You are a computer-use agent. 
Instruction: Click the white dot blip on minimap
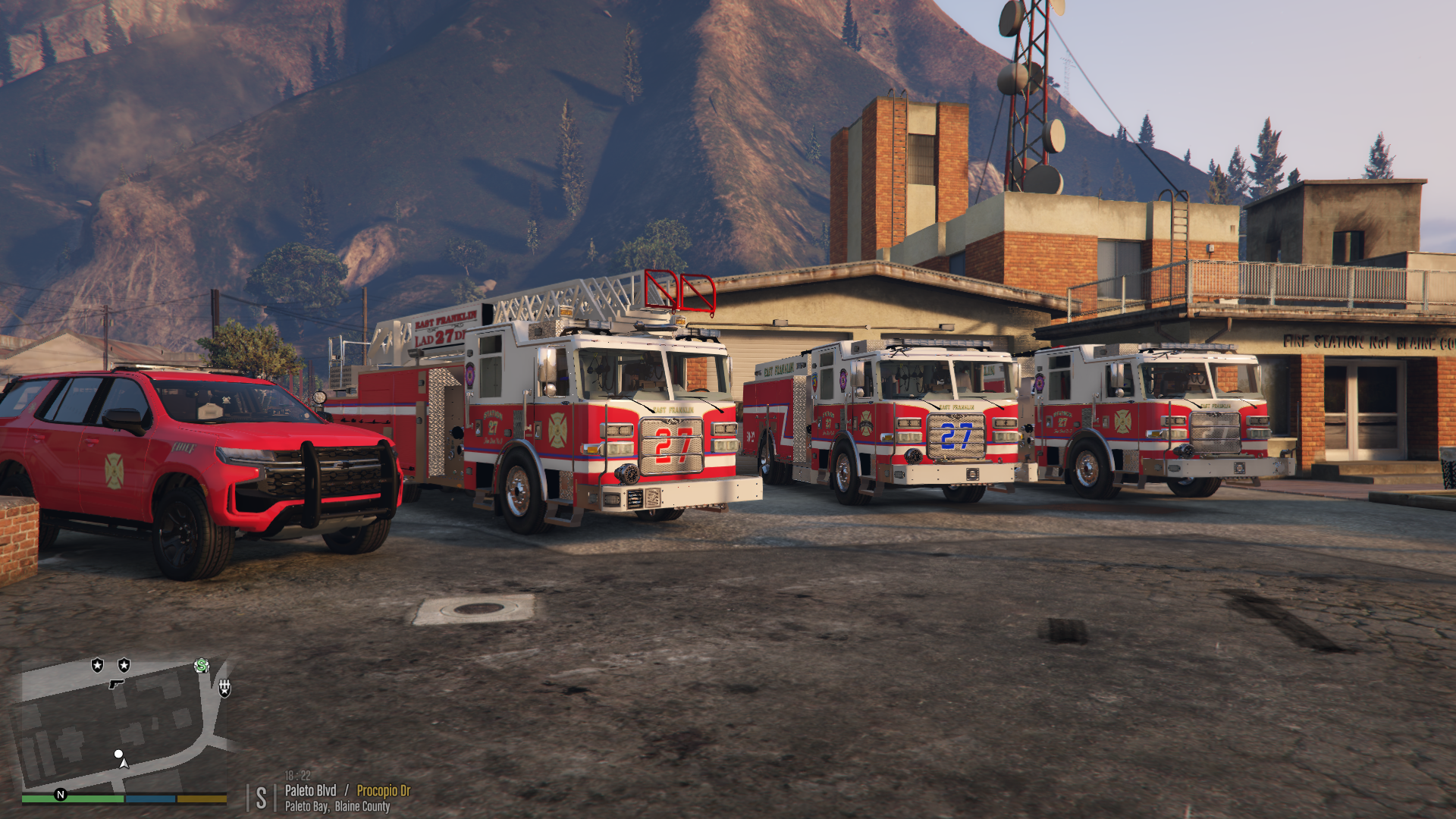coord(118,754)
